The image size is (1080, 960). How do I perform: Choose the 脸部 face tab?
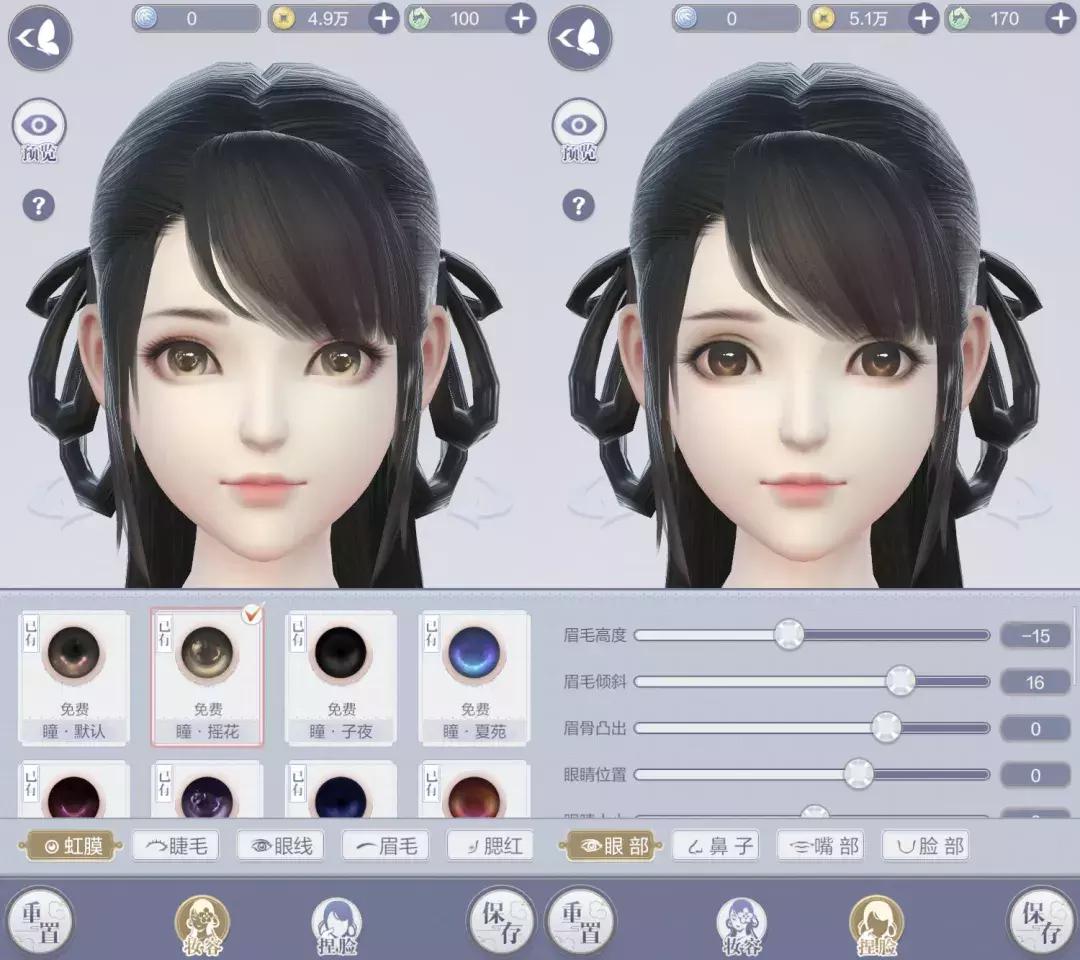click(x=926, y=846)
